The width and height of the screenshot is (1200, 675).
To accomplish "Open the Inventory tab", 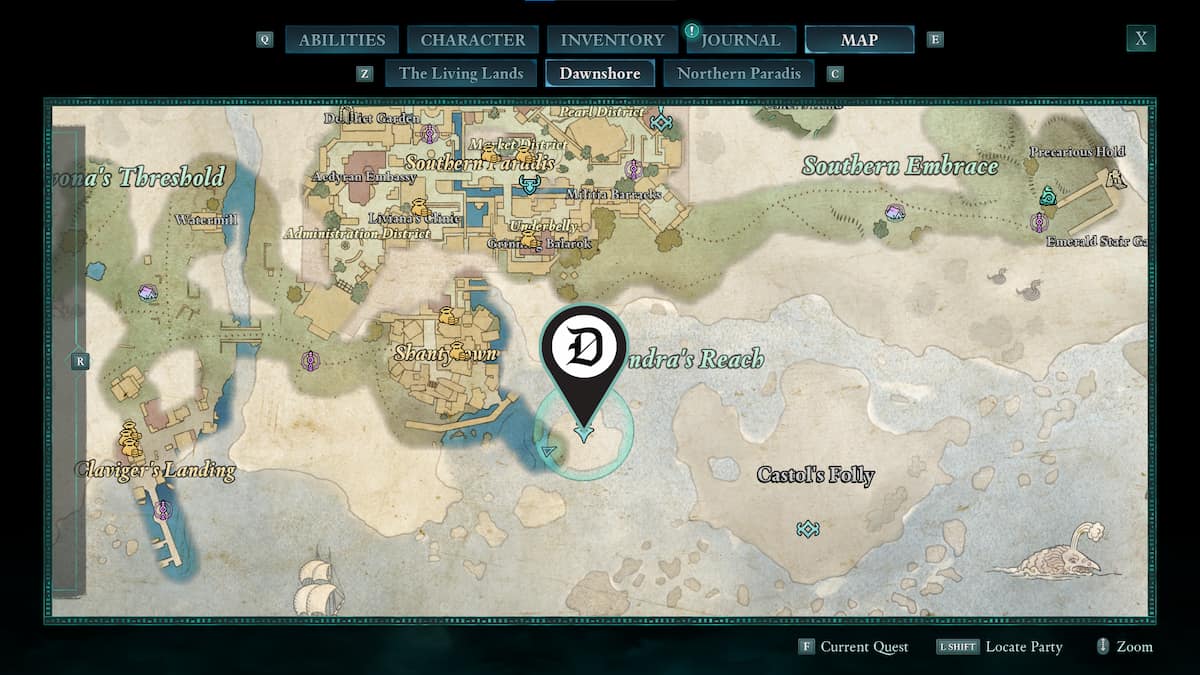I will 612,40.
